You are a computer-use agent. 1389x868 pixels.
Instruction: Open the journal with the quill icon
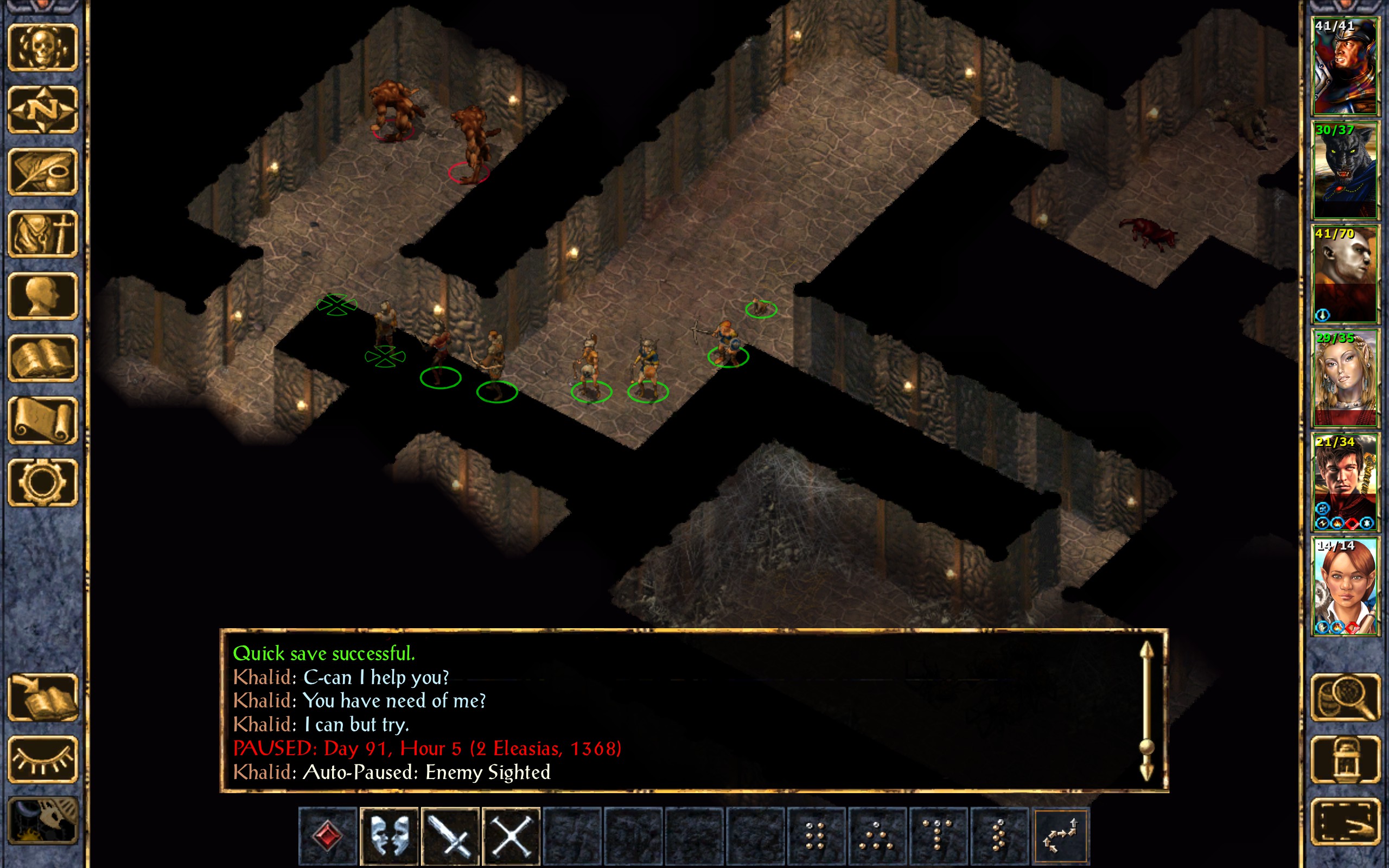coord(42,171)
